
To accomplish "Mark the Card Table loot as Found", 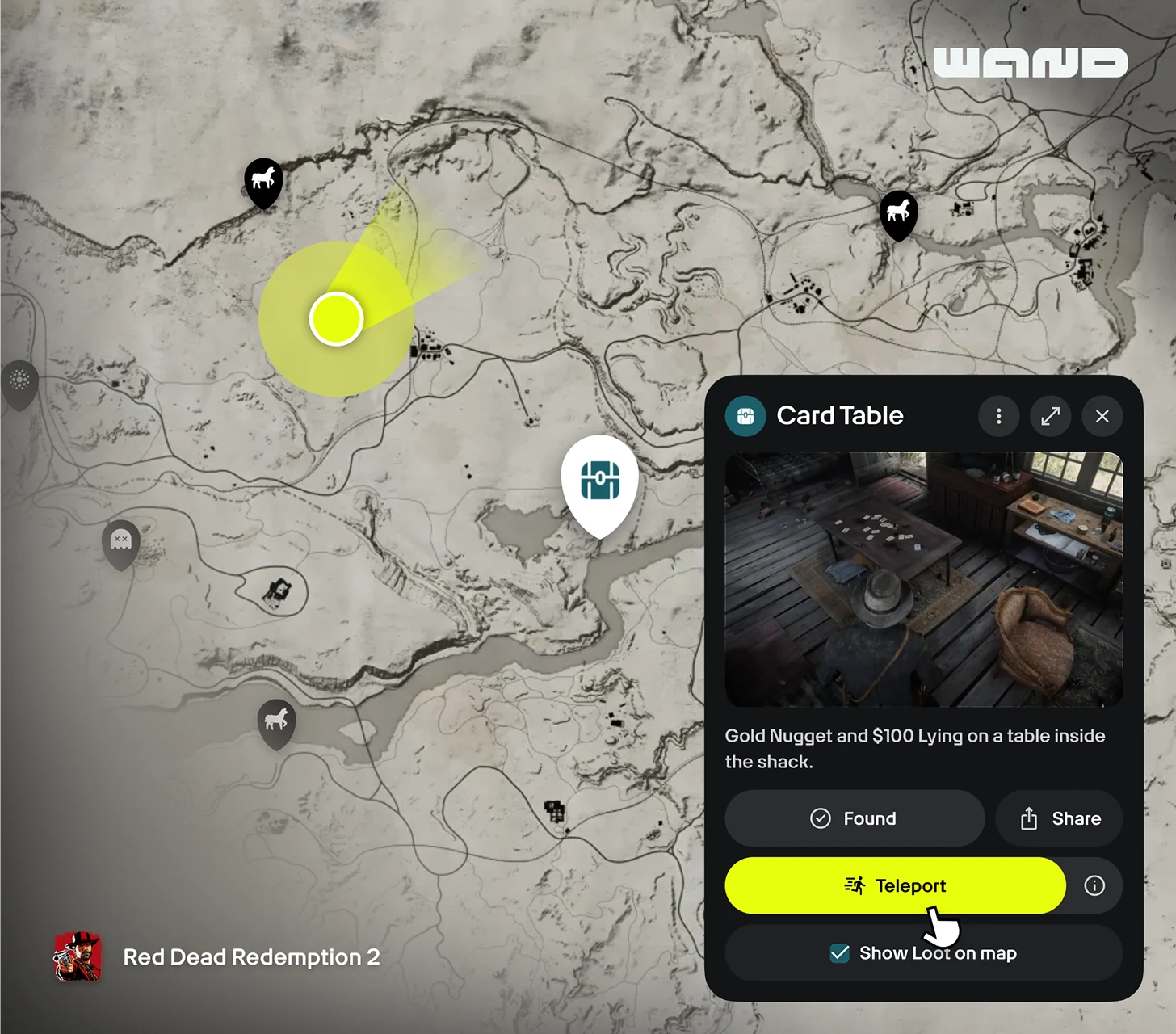I will (854, 818).
